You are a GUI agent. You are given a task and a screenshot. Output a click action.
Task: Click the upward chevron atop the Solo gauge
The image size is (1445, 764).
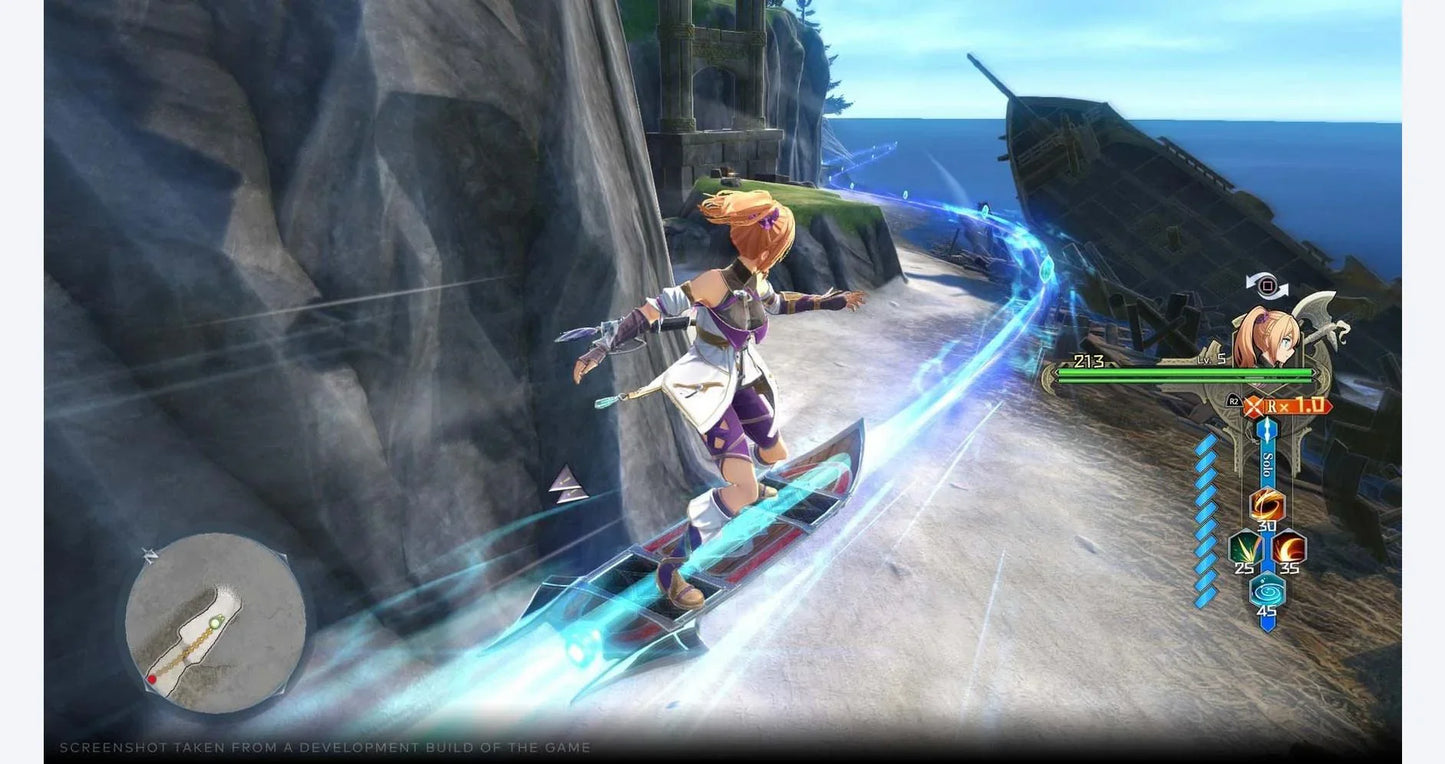point(1267,424)
